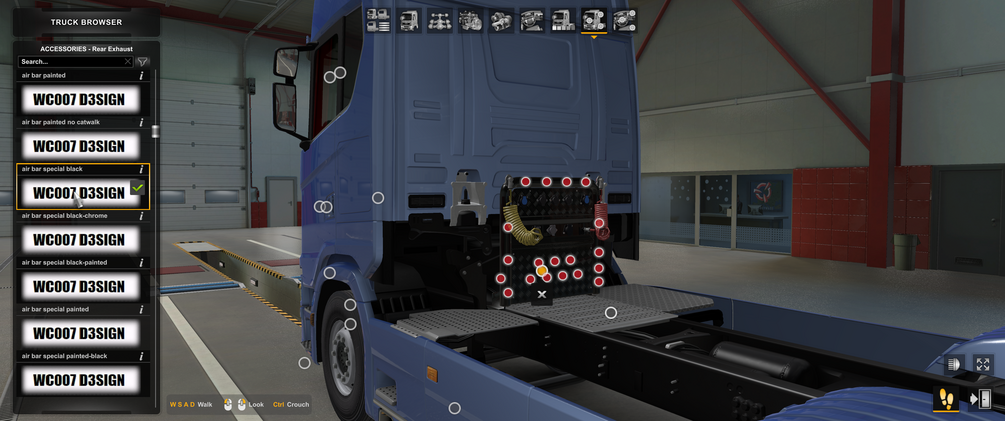Clear the search text with the X
Screen dimensions: 1005x421
[127, 62]
